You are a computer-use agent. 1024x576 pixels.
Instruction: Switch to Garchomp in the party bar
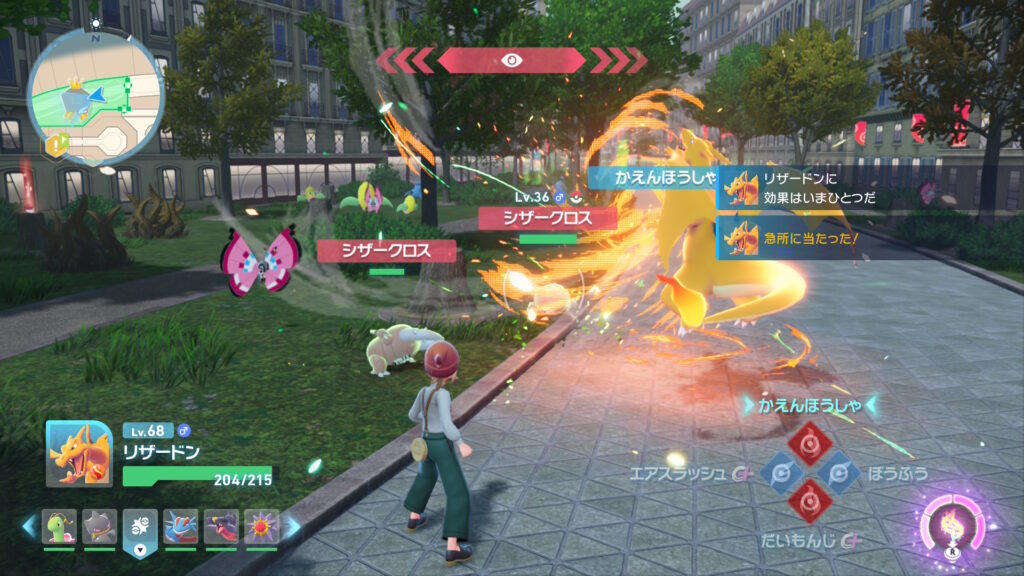point(221,527)
